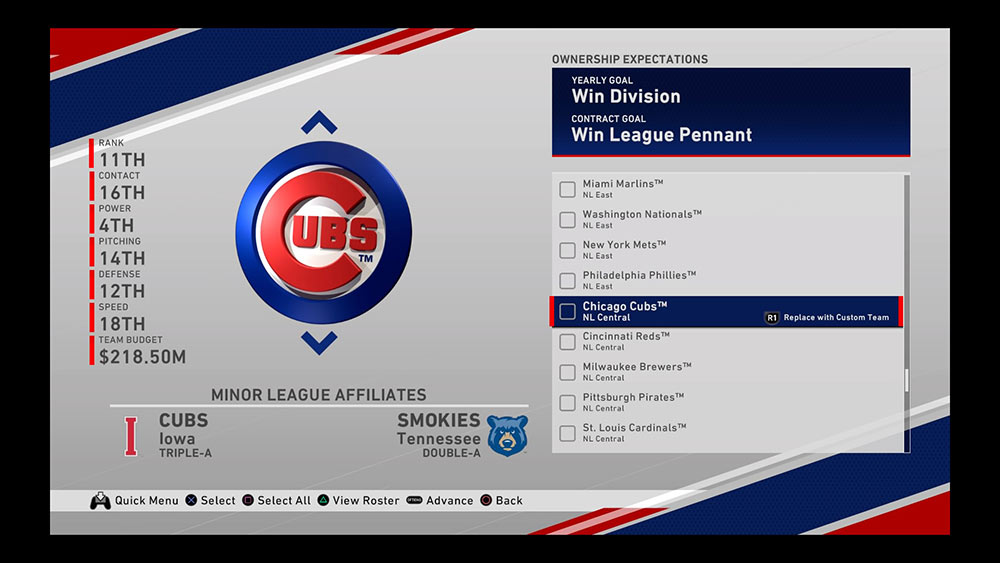Mark the highlighted Chicago Cubs checkbox
The height and width of the screenshot is (563, 1000).
click(567, 311)
